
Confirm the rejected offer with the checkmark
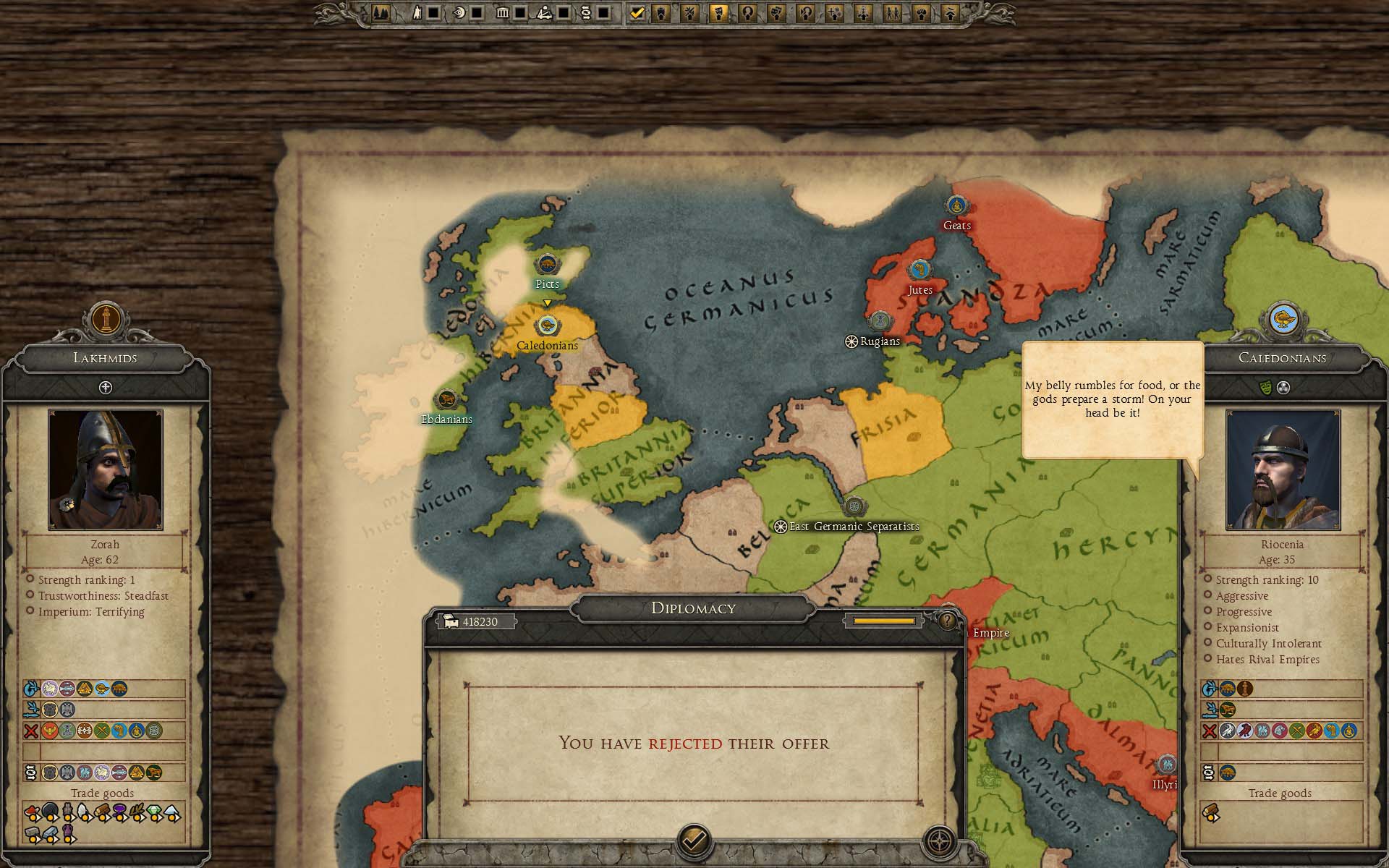(x=694, y=840)
